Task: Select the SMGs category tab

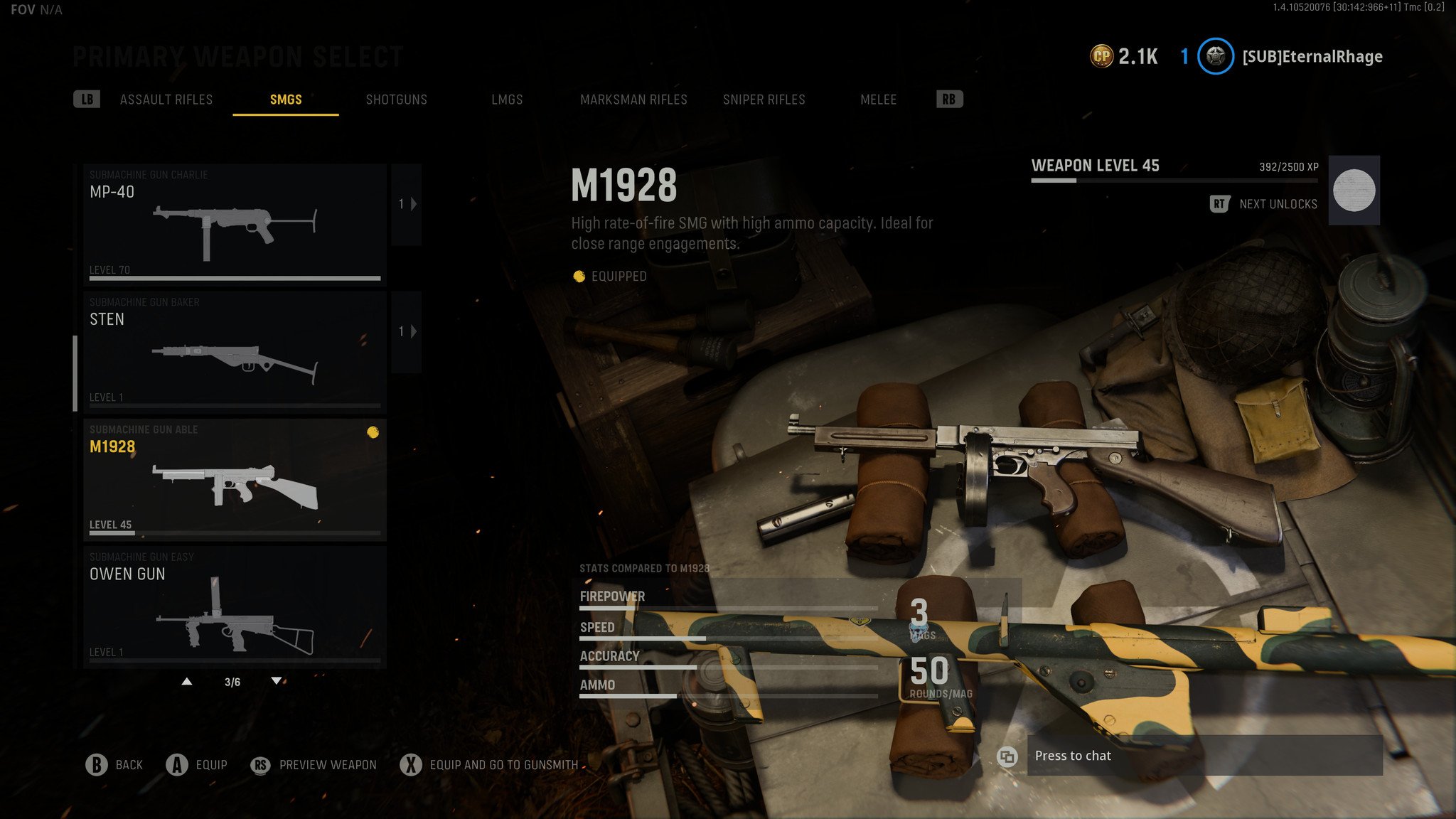Action: 286,100
